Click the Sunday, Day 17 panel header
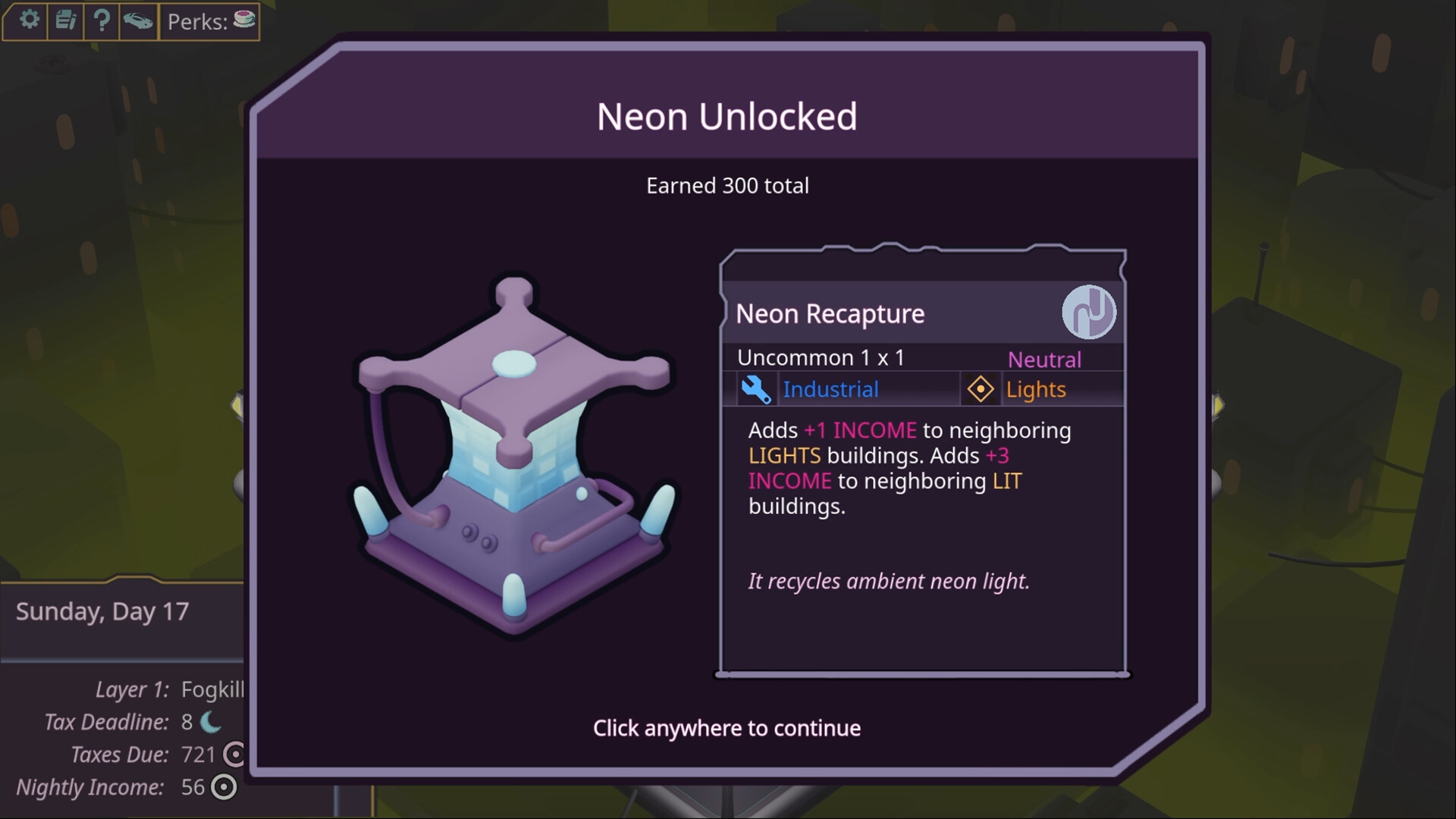This screenshot has width=1456, height=819. coord(101,611)
